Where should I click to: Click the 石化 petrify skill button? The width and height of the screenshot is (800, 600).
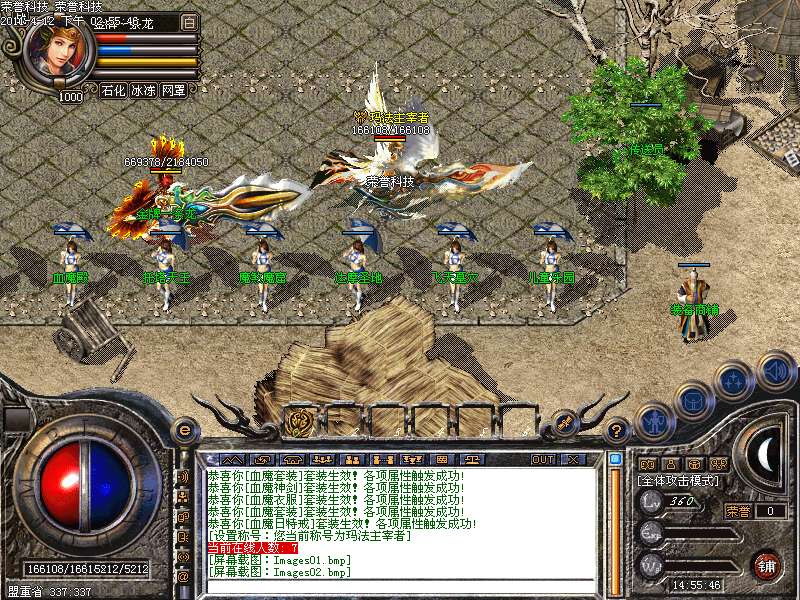tap(113, 90)
